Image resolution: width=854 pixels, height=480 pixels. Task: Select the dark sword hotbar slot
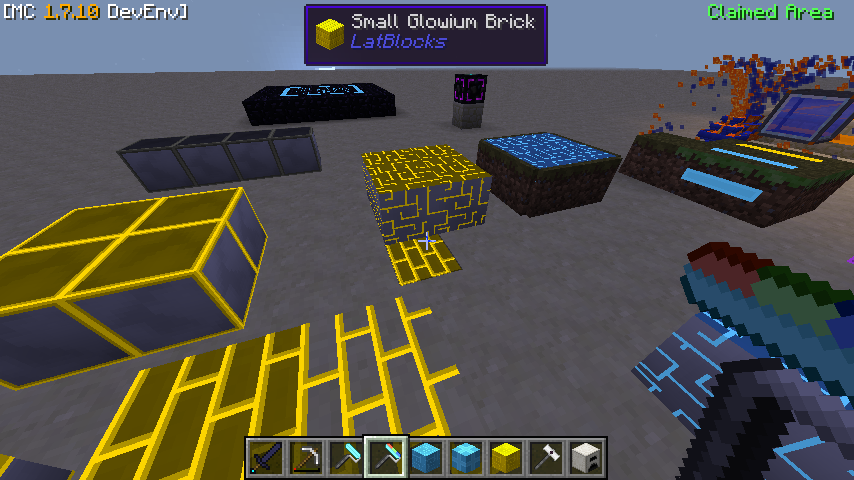[265, 459]
